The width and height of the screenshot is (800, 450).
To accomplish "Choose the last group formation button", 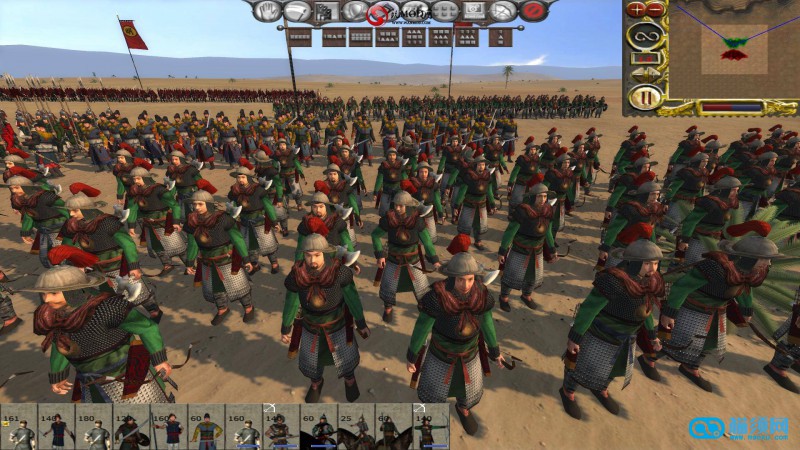I will click(502, 38).
